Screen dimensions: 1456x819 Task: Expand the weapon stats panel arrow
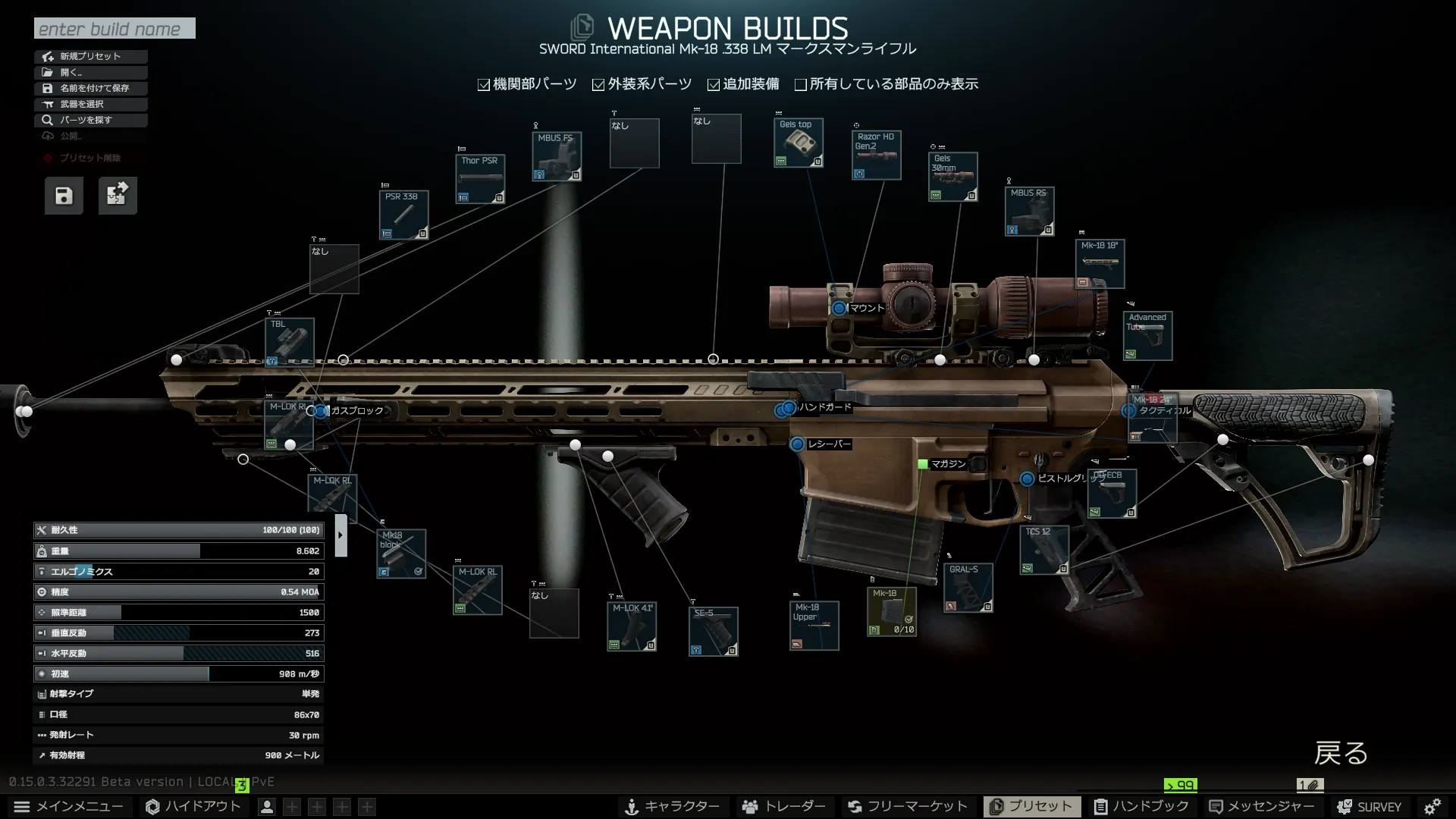point(340,534)
